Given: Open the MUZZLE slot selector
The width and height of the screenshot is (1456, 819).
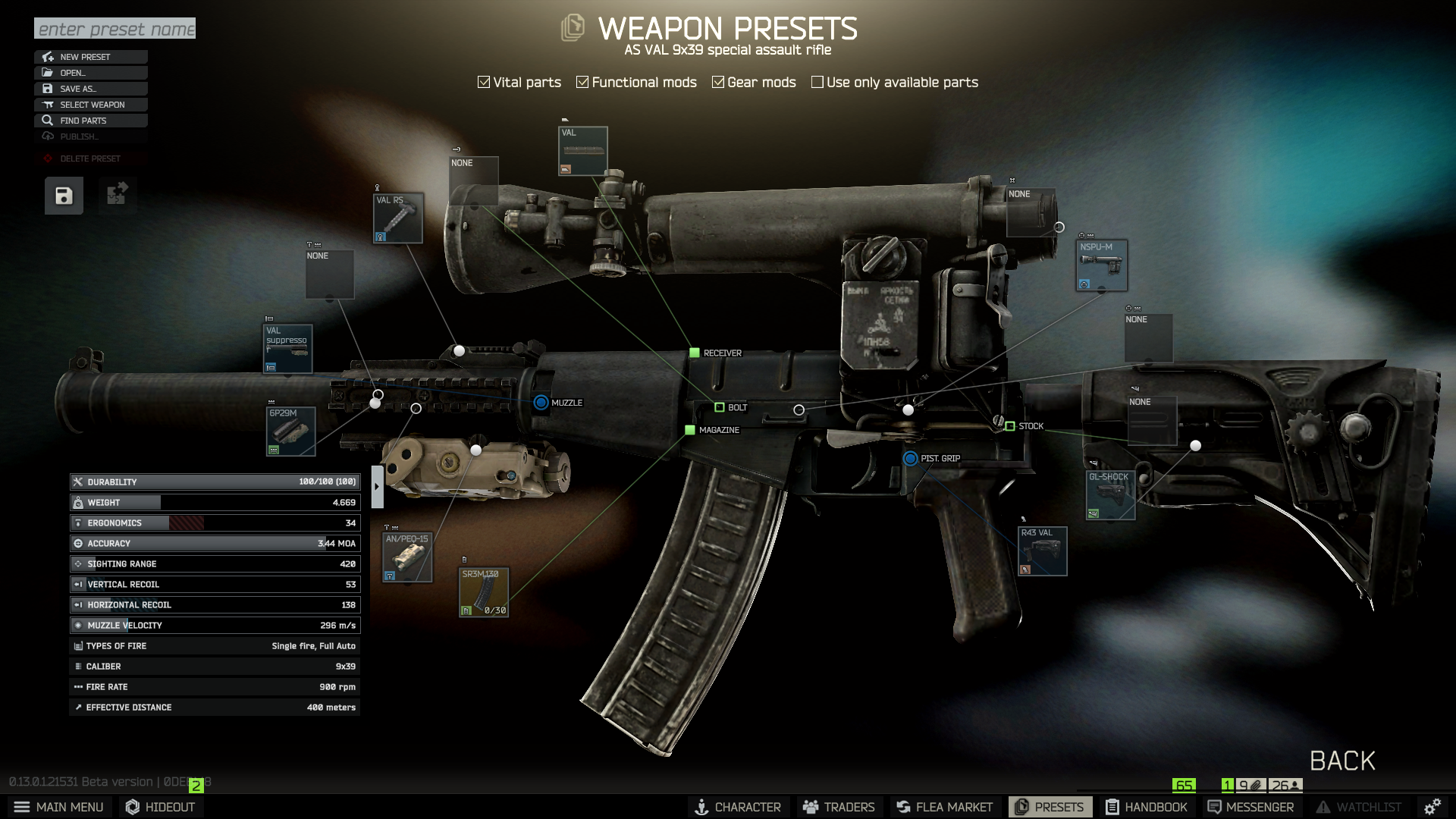Looking at the screenshot, I should 541,403.
